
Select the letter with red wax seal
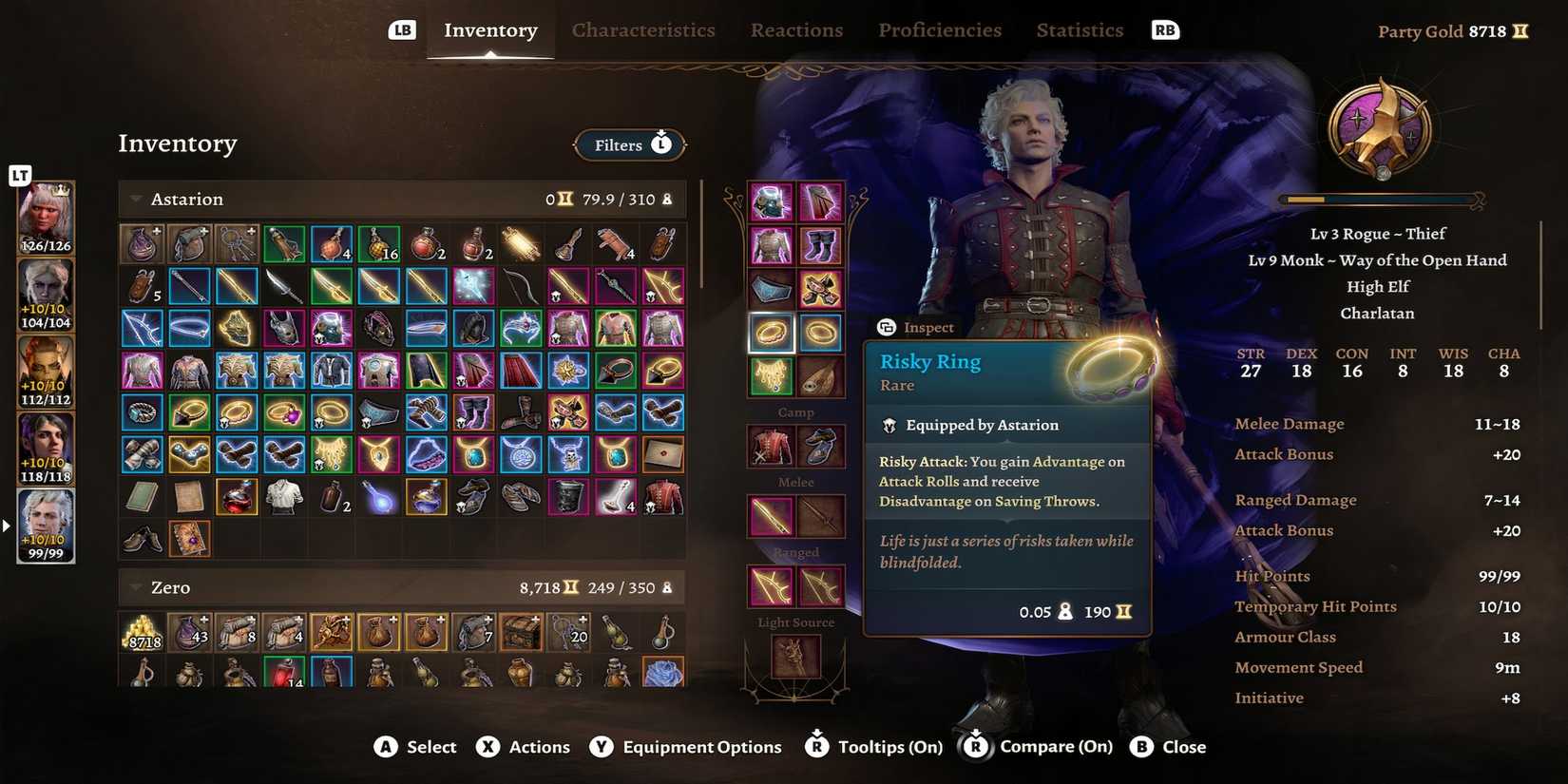pos(662,455)
